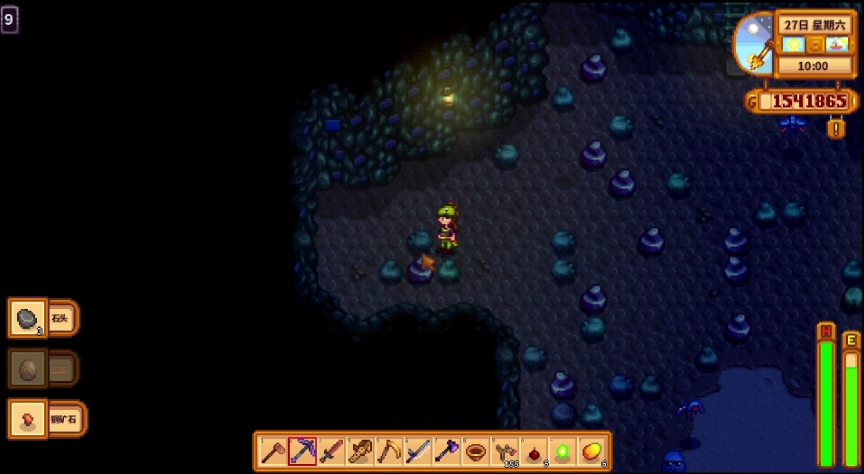Equip the blue steel sword slot
Viewport: 864px width, 474px height.
click(418, 452)
